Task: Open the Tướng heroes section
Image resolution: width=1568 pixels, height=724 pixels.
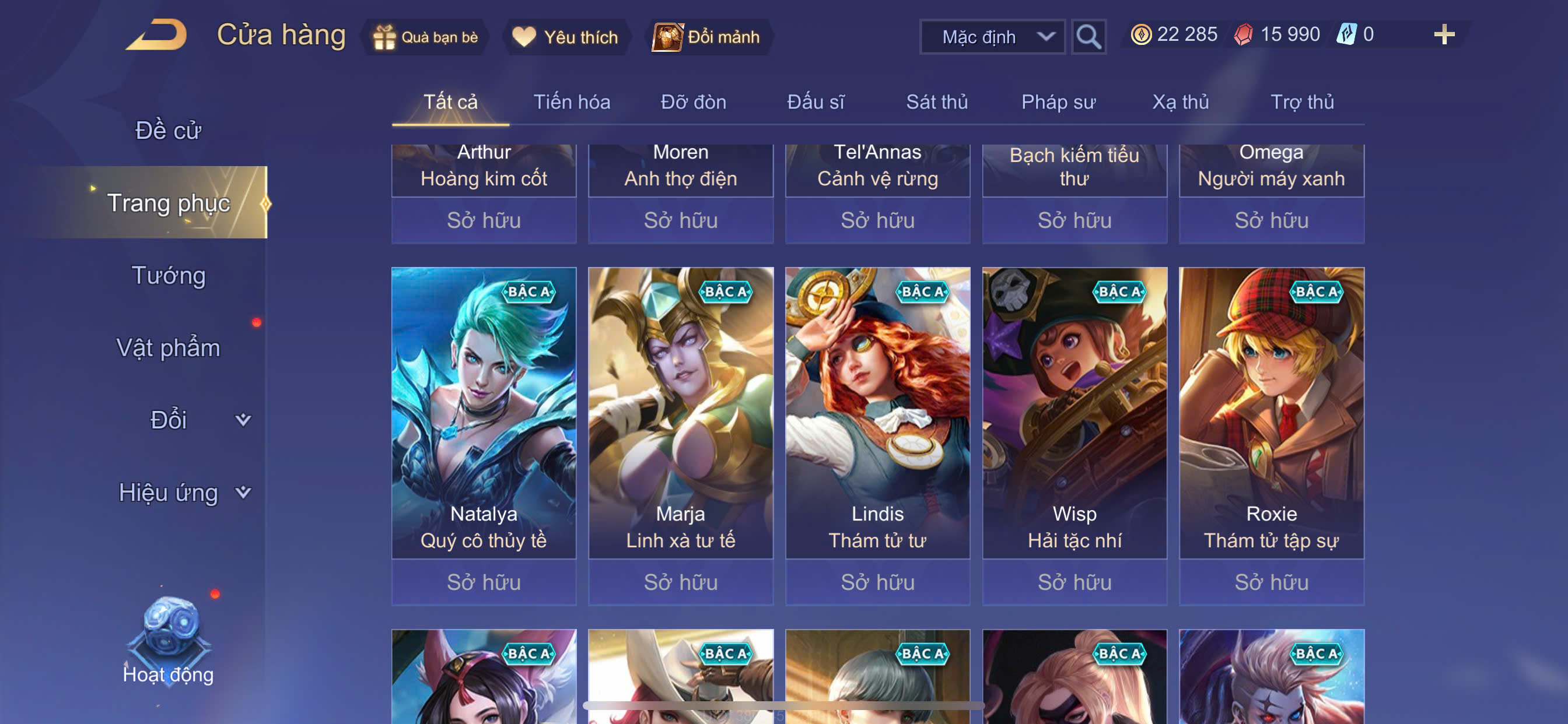Action: tap(169, 276)
